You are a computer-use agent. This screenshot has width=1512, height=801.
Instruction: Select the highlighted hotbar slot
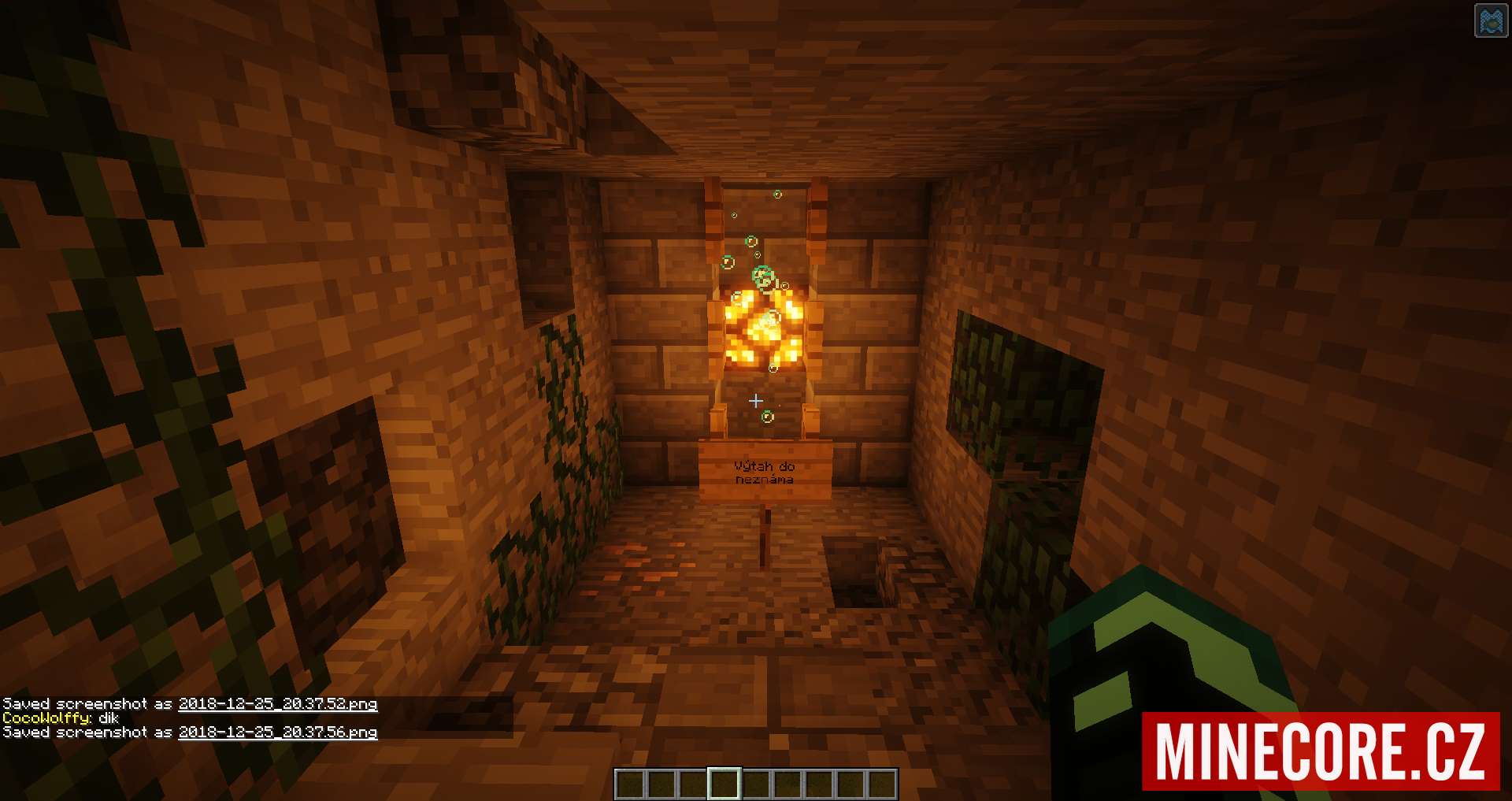(724, 784)
